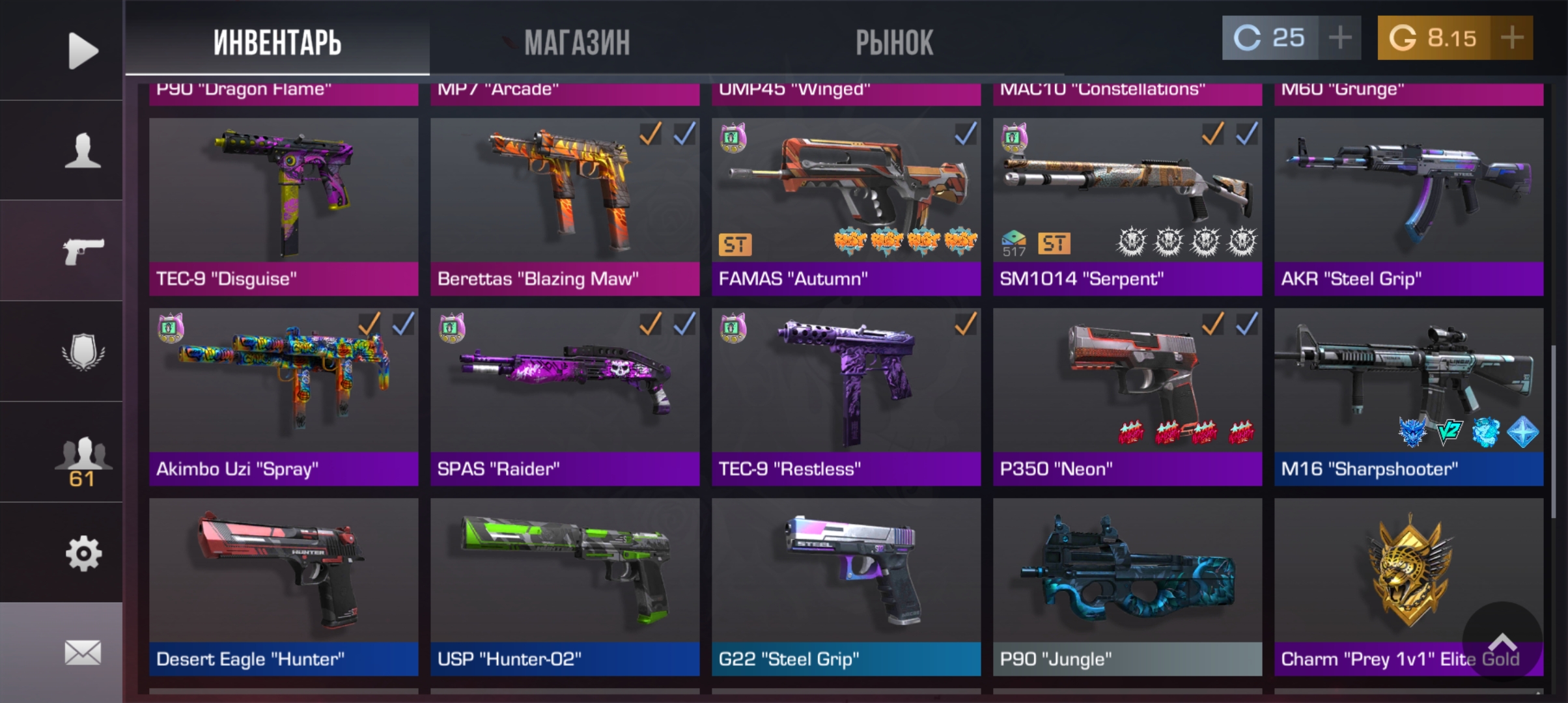Open the mail envelope icon
1568x703 pixels.
(83, 652)
